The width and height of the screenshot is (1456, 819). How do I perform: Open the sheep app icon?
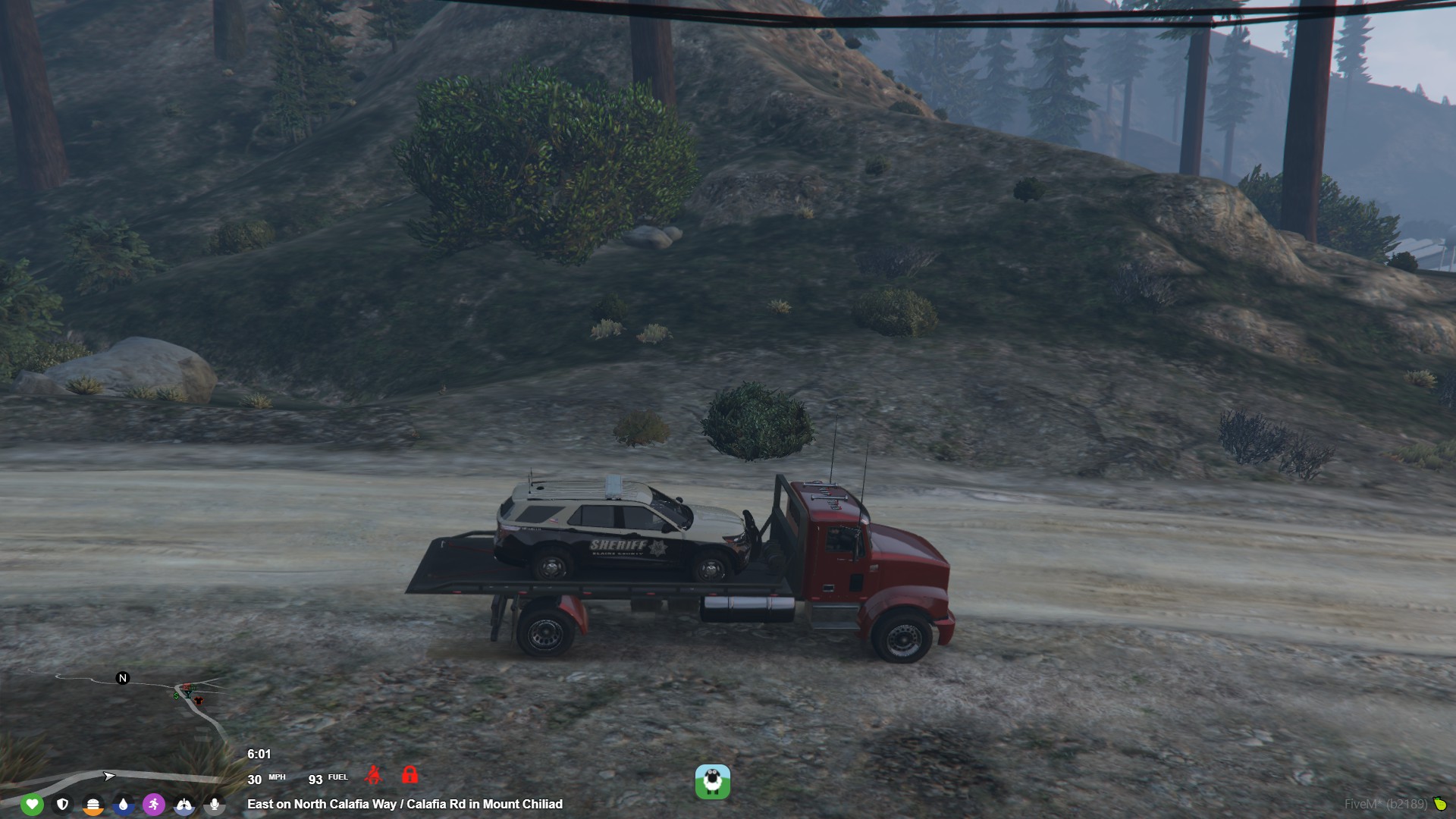click(x=712, y=782)
